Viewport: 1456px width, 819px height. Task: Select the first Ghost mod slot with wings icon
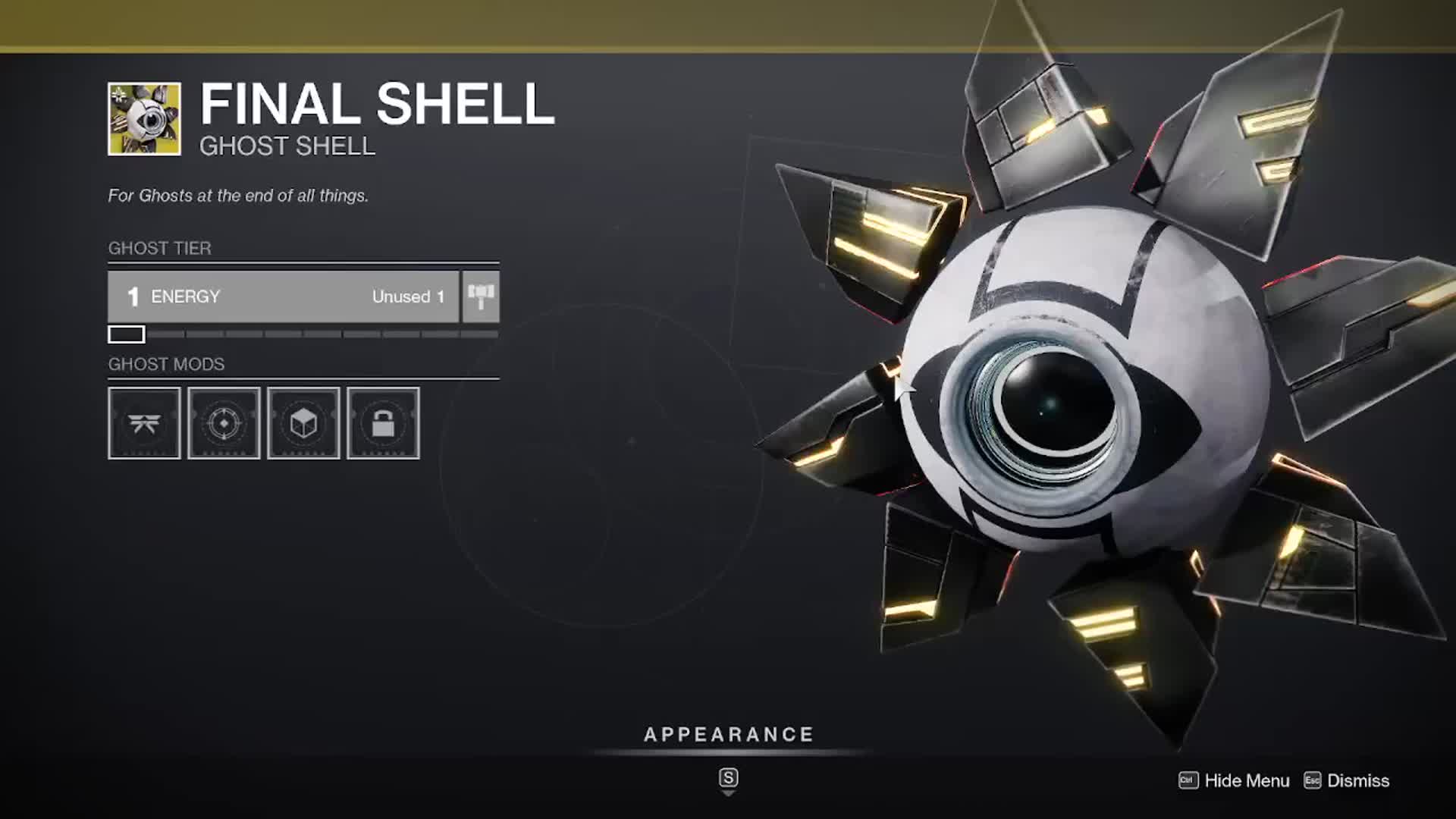tap(144, 424)
